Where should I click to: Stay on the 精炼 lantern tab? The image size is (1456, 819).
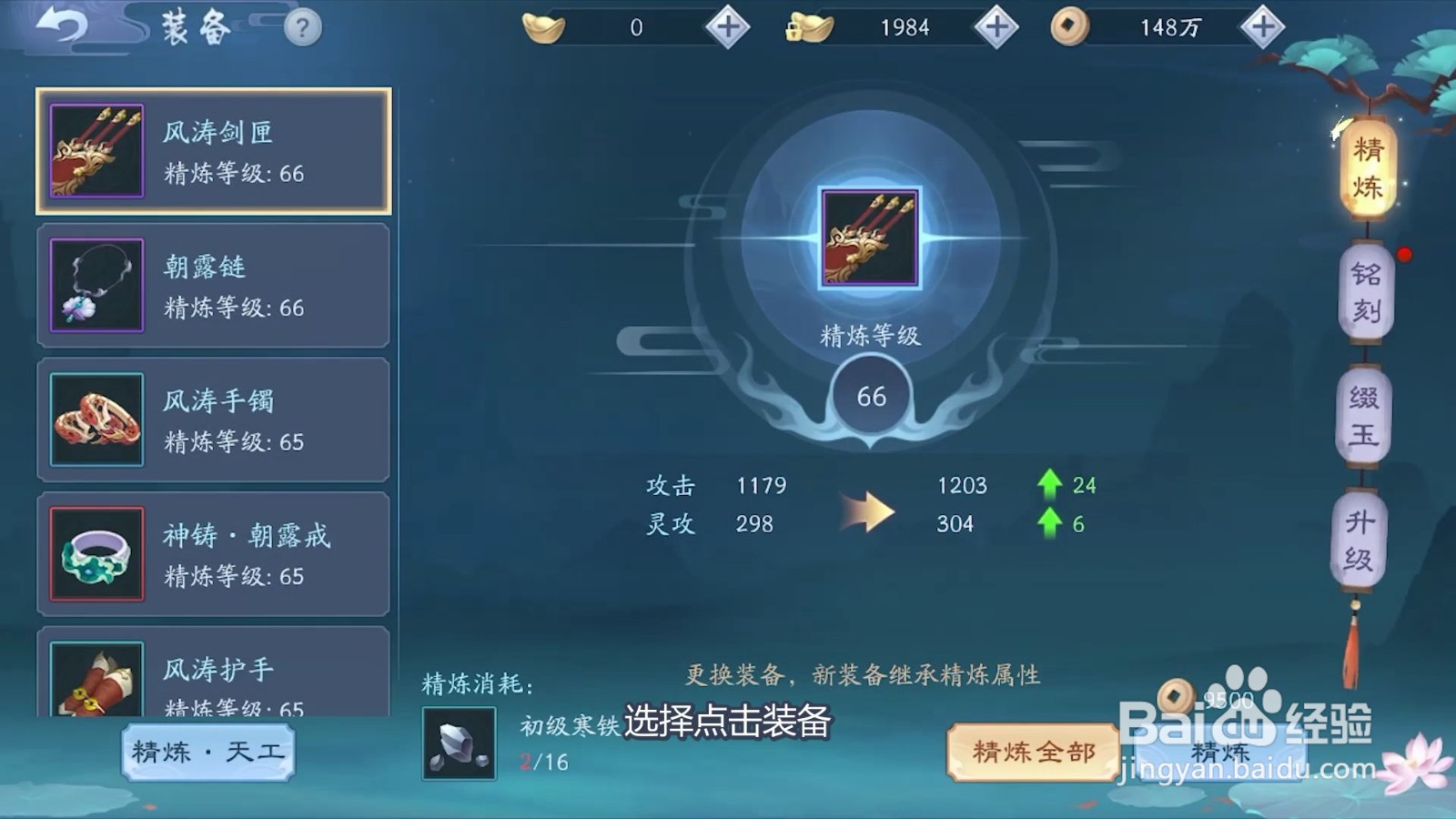click(x=1370, y=167)
